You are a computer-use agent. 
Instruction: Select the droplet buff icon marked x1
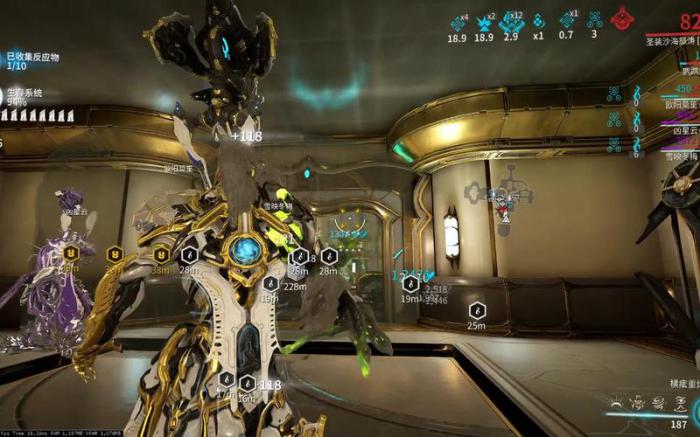tap(539, 21)
